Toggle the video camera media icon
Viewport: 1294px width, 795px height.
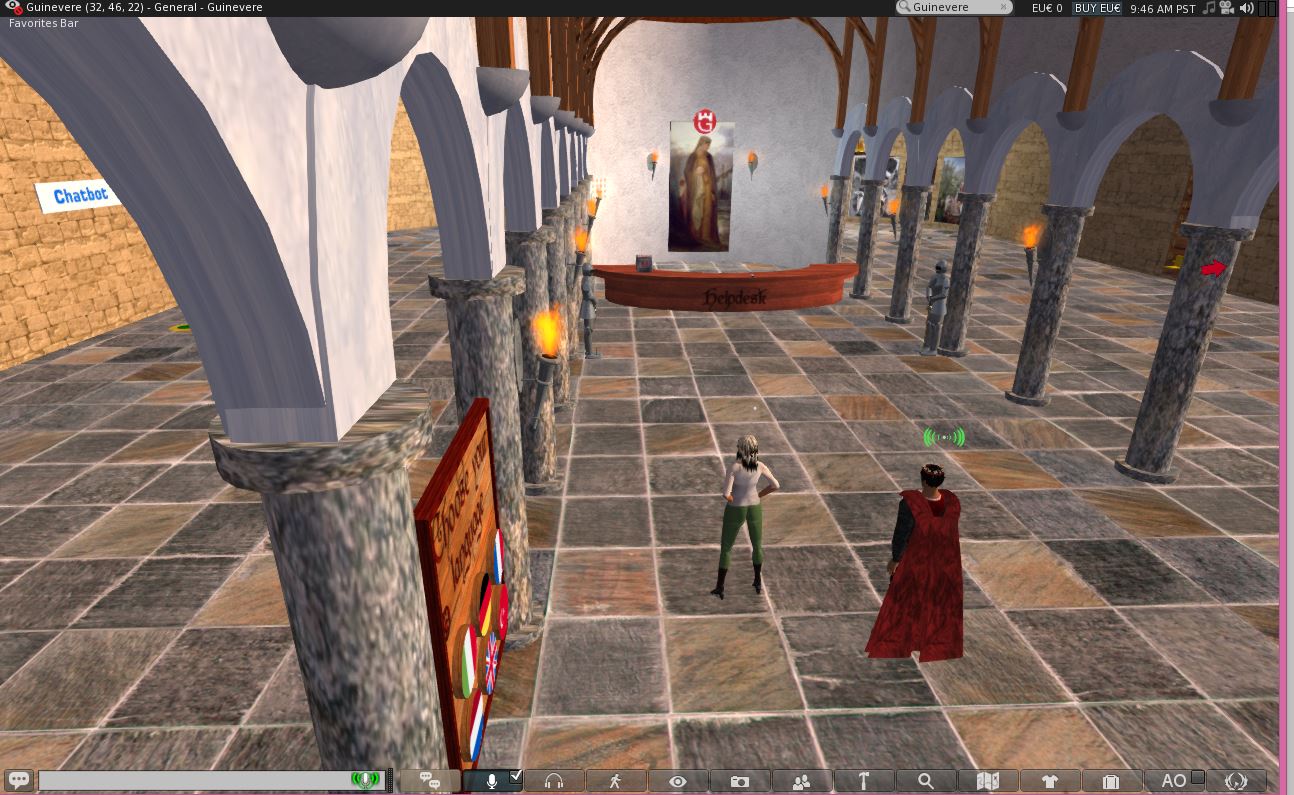[x=1227, y=8]
